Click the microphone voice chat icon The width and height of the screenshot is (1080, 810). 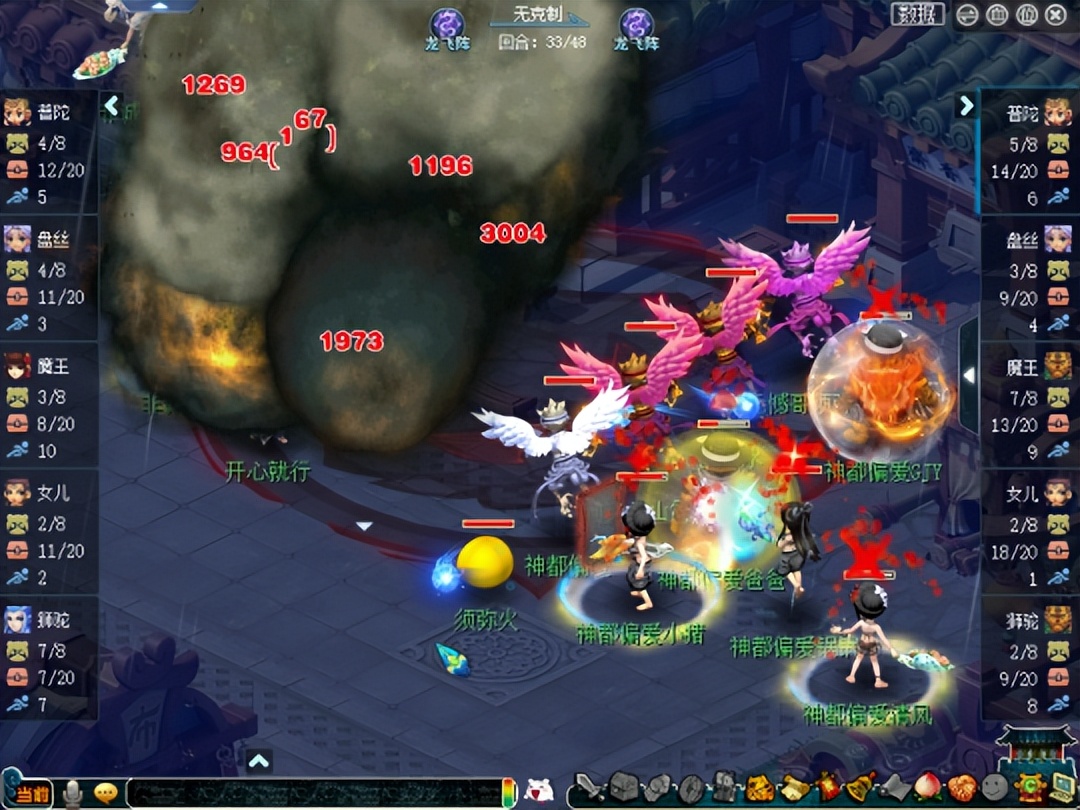pyautogui.click(x=72, y=793)
